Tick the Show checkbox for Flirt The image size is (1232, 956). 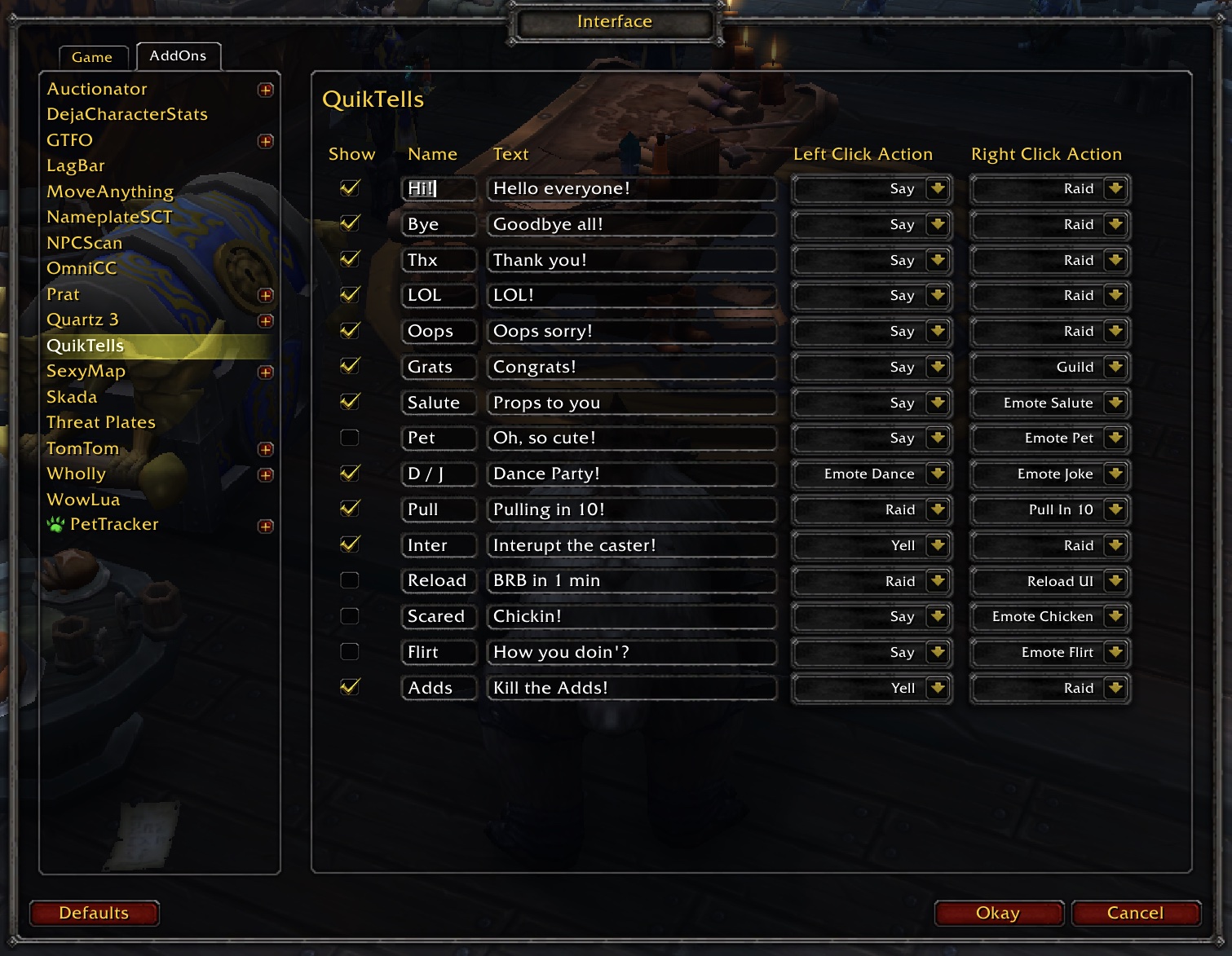[x=350, y=652]
